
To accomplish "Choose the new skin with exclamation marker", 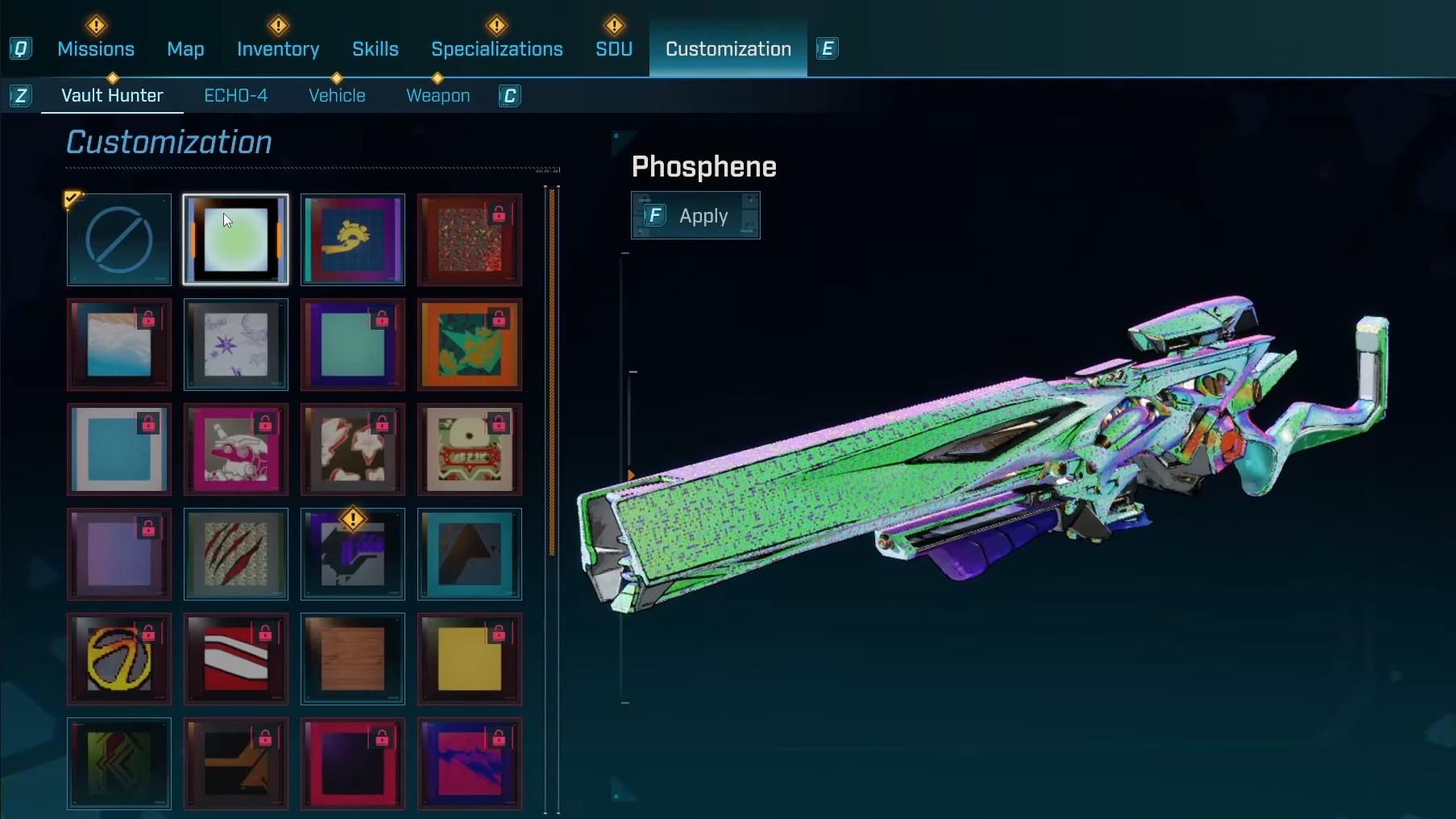I will coord(353,555).
